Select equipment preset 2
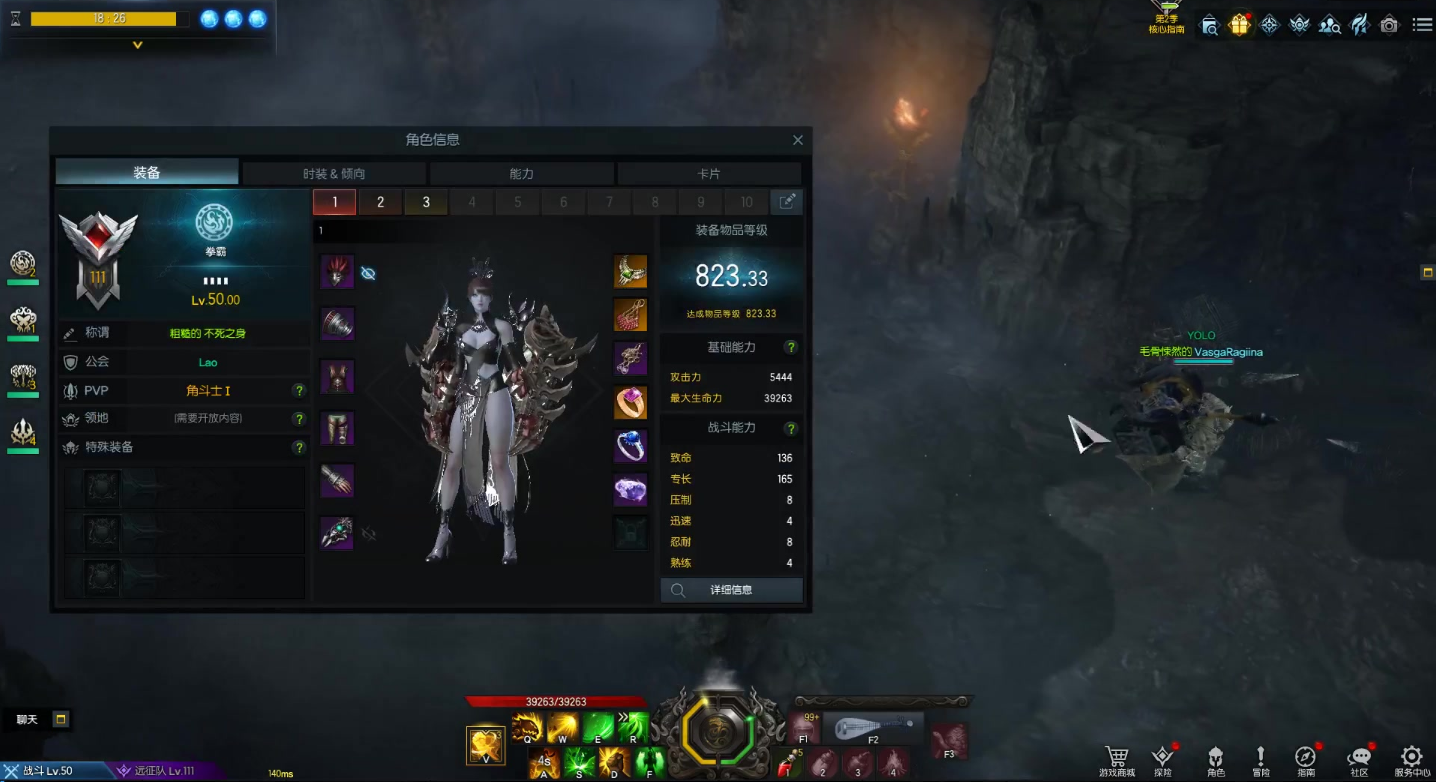This screenshot has width=1436, height=782. click(380, 202)
